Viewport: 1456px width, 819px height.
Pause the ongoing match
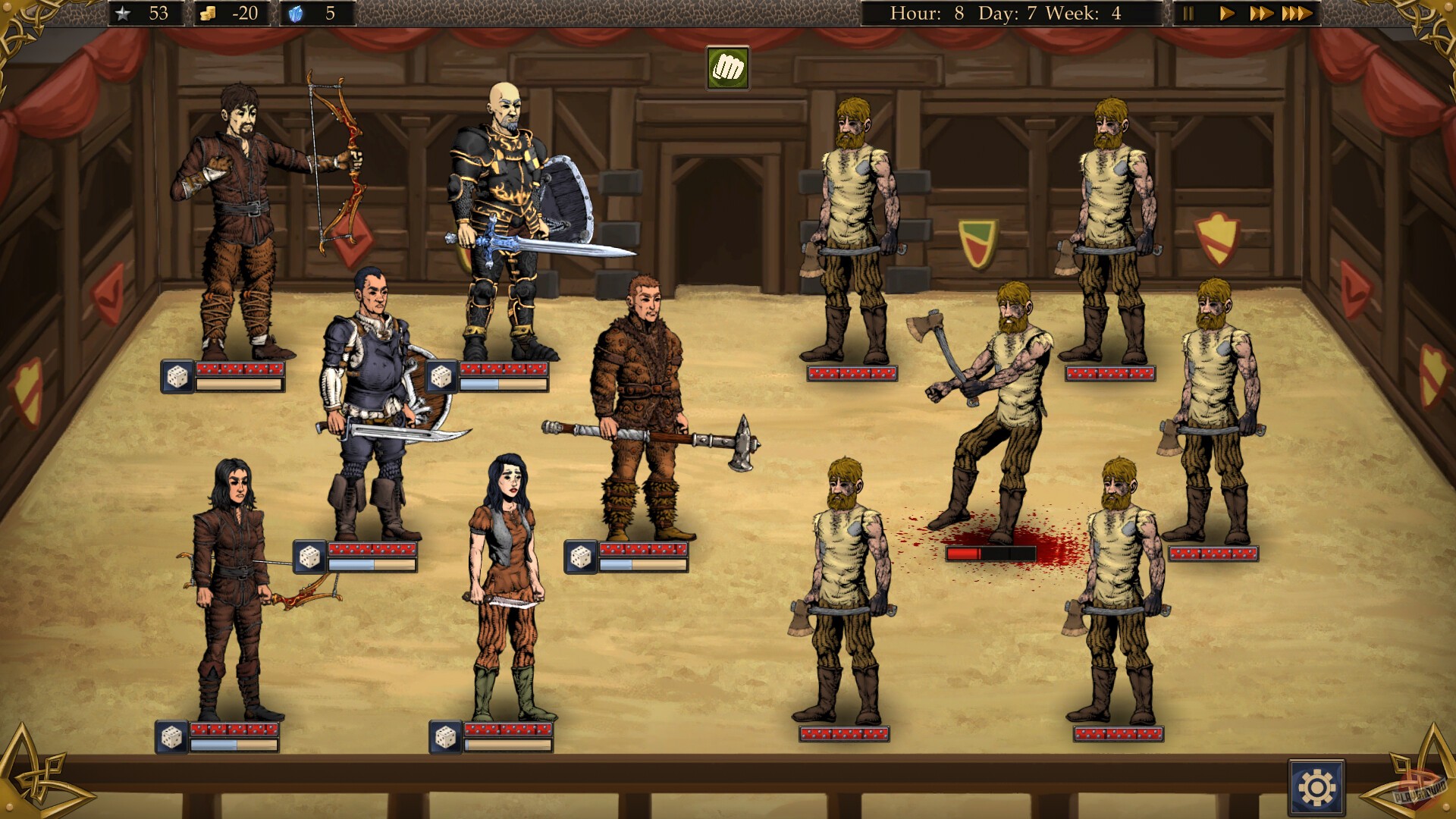point(1190,12)
